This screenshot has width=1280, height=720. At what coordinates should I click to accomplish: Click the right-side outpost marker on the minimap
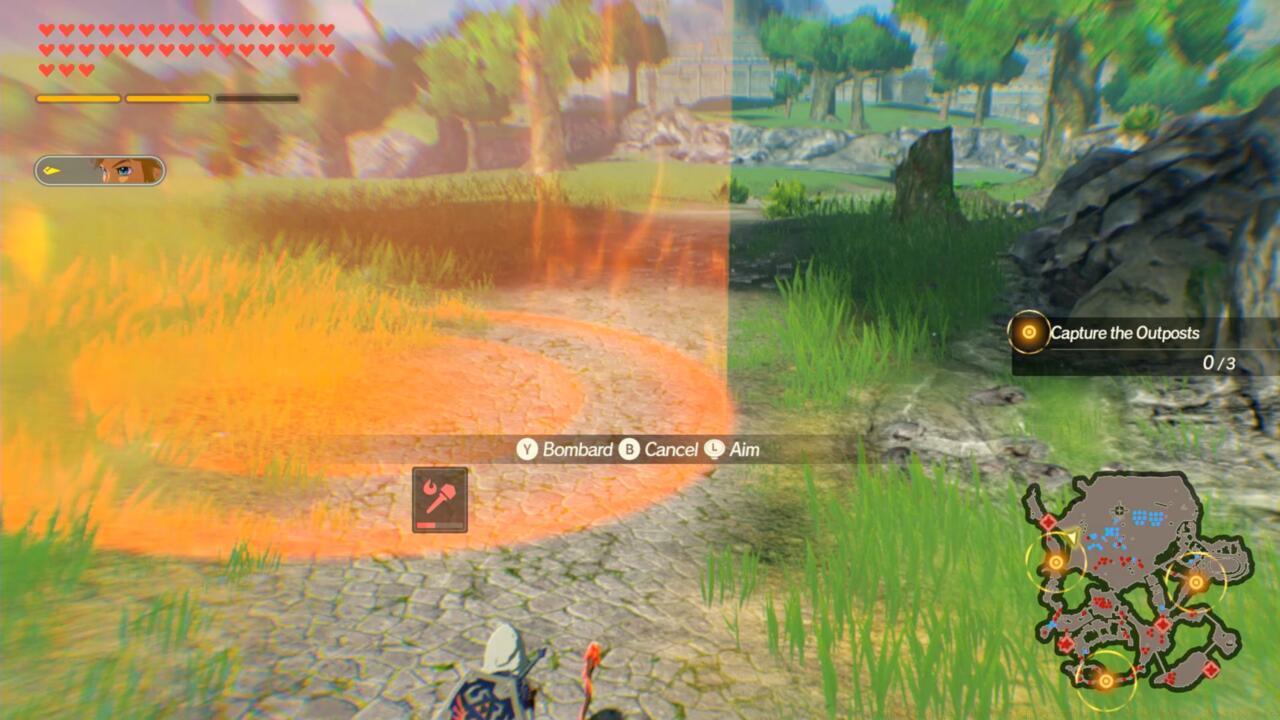click(1197, 582)
